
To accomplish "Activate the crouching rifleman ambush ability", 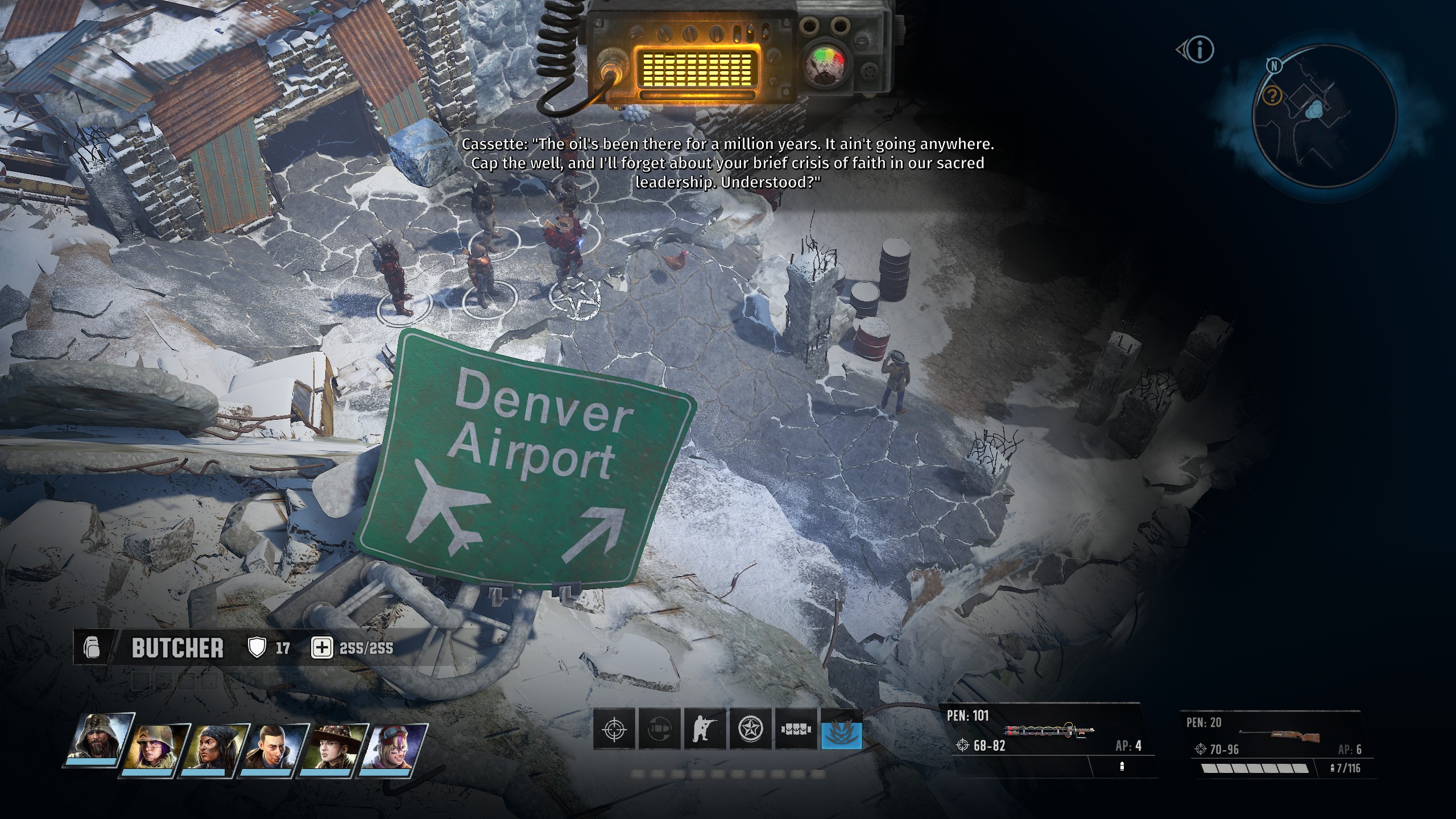I will click(705, 729).
